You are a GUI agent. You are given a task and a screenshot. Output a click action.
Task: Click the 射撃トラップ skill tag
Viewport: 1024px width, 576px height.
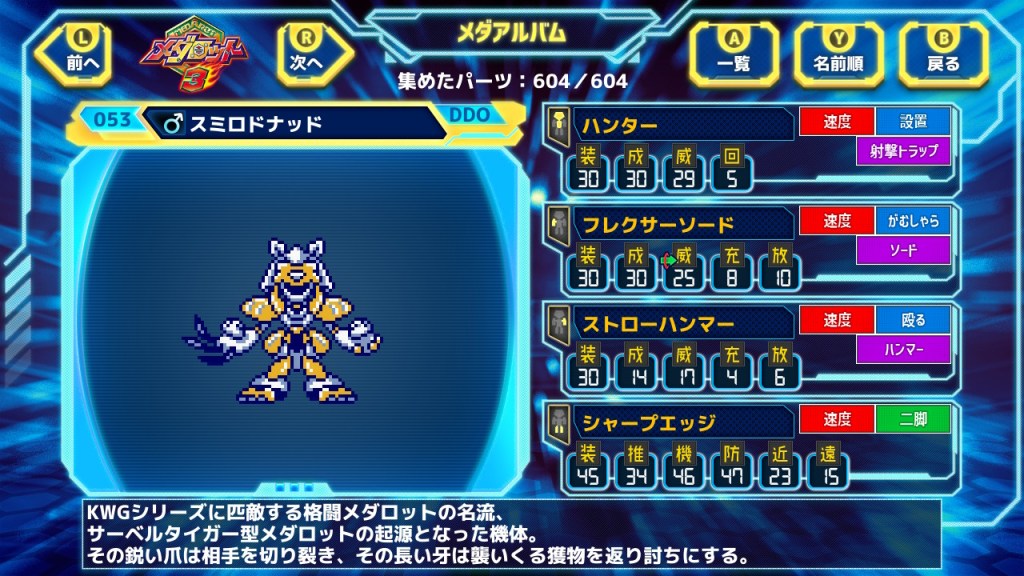[x=903, y=152]
